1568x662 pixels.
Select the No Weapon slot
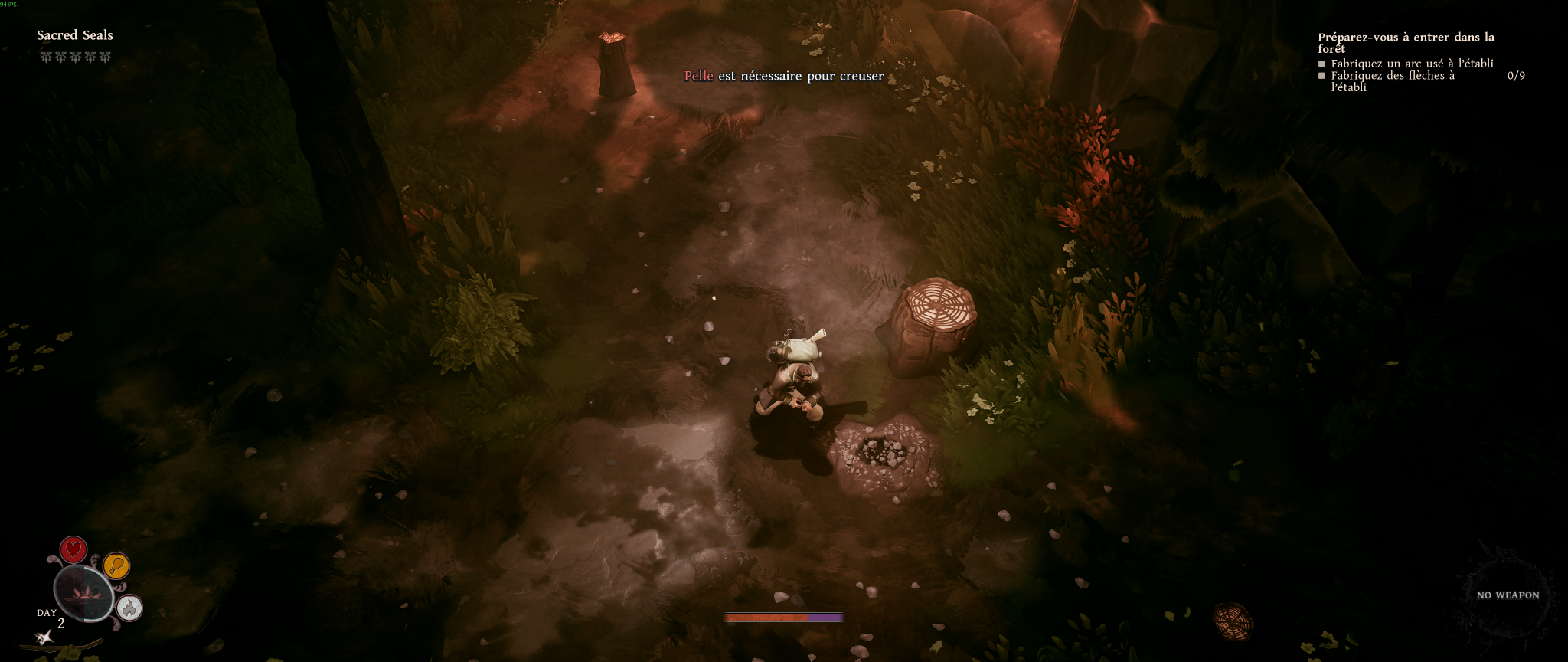1507,595
